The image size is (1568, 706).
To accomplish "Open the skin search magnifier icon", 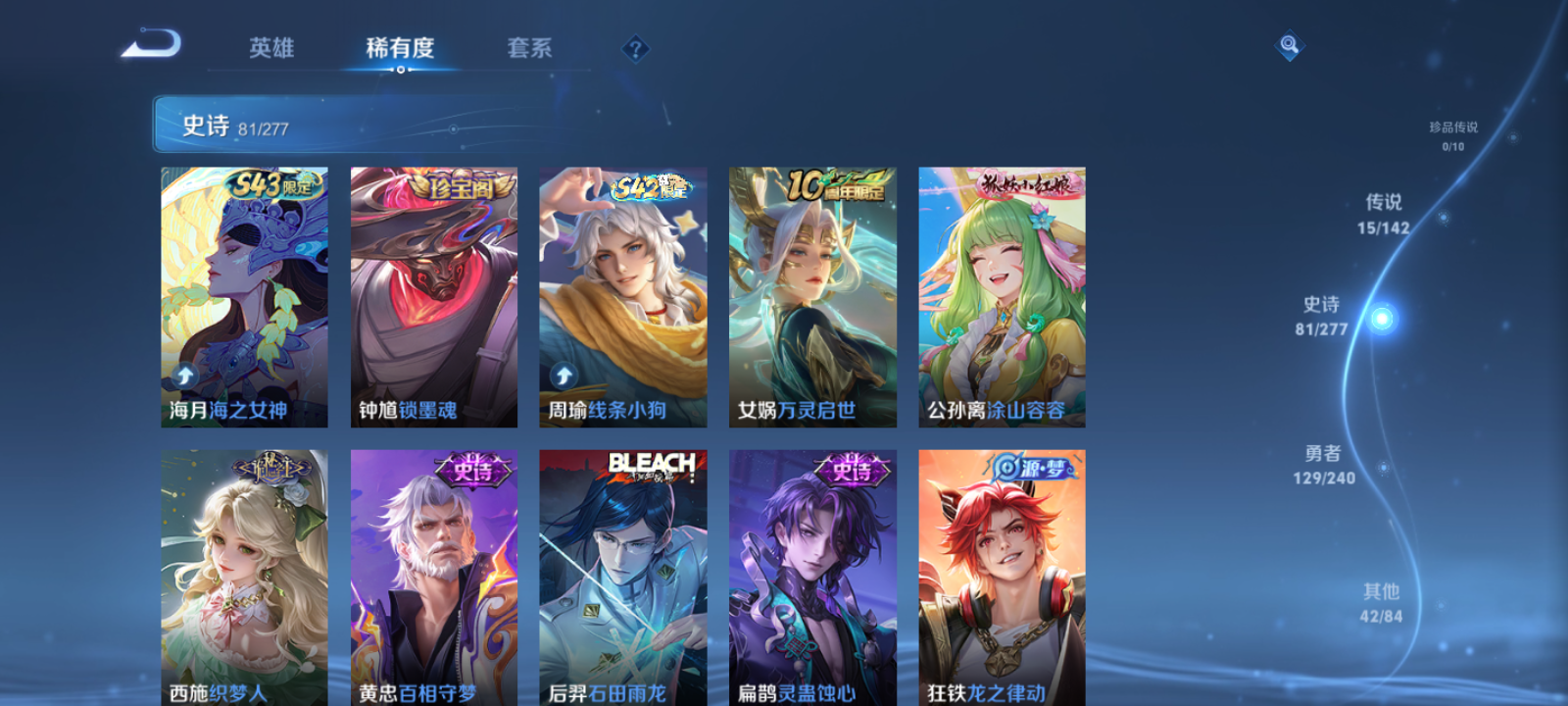I will 1288,43.
